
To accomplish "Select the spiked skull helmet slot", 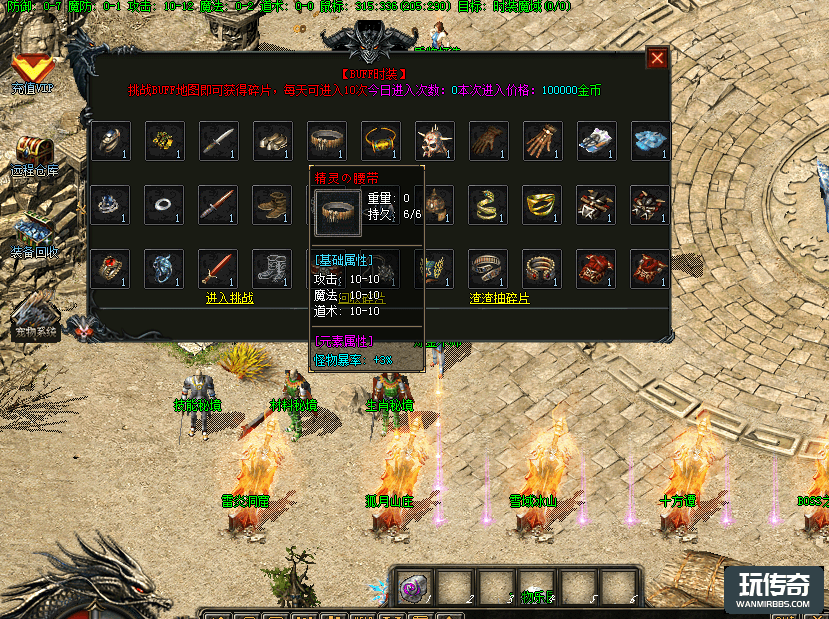I will pos(434,141).
